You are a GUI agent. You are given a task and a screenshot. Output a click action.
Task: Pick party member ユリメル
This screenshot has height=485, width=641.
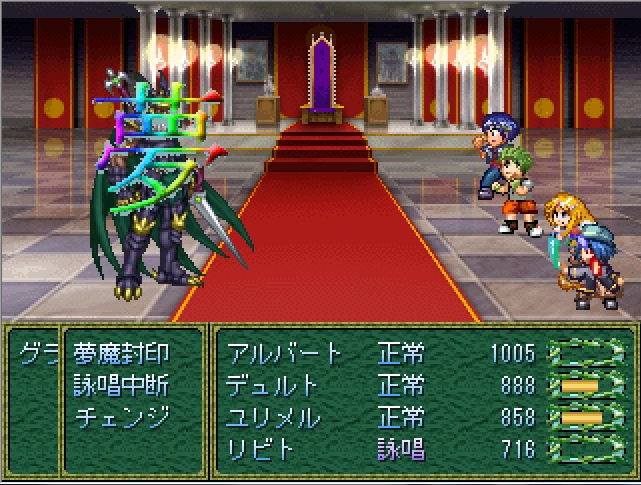tap(271, 416)
